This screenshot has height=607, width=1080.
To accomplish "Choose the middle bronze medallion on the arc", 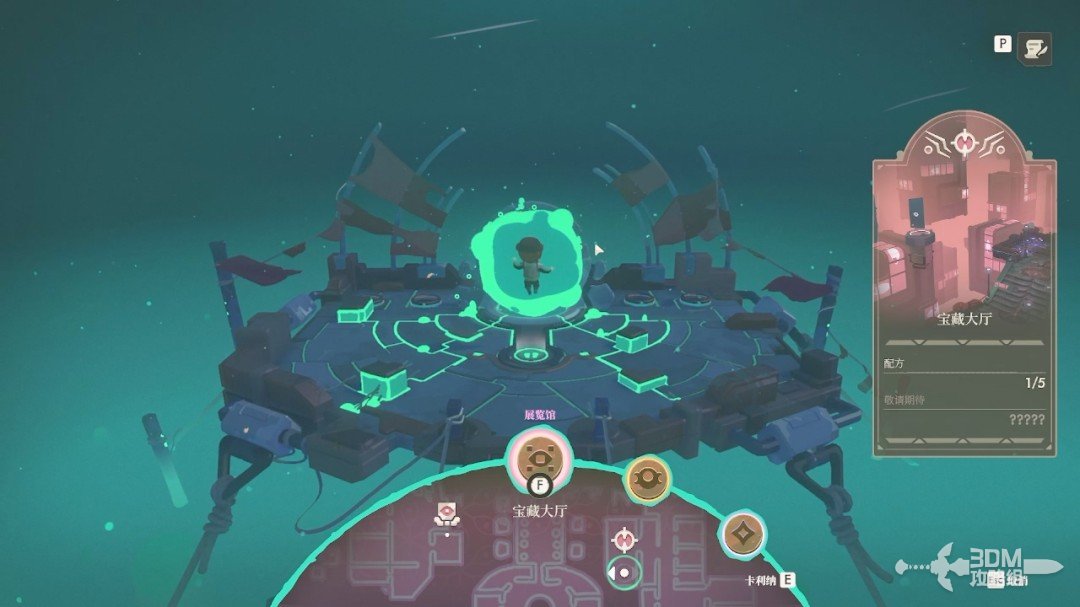I will (647, 479).
